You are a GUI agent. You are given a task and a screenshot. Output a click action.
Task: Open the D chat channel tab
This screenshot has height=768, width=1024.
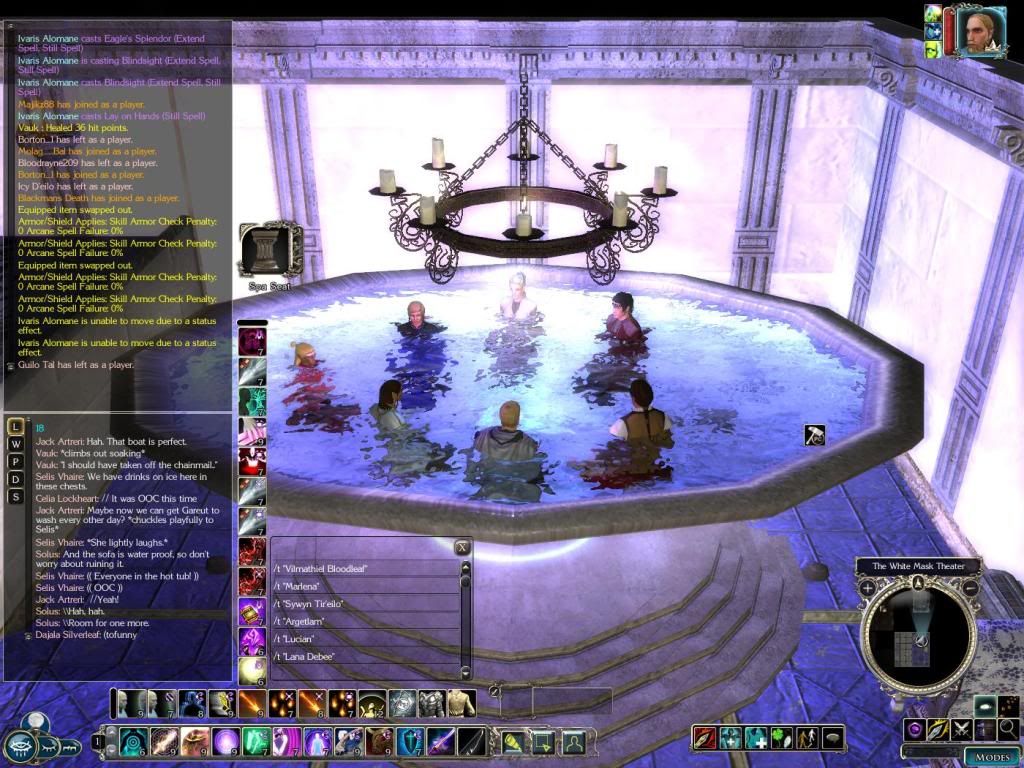(x=16, y=479)
